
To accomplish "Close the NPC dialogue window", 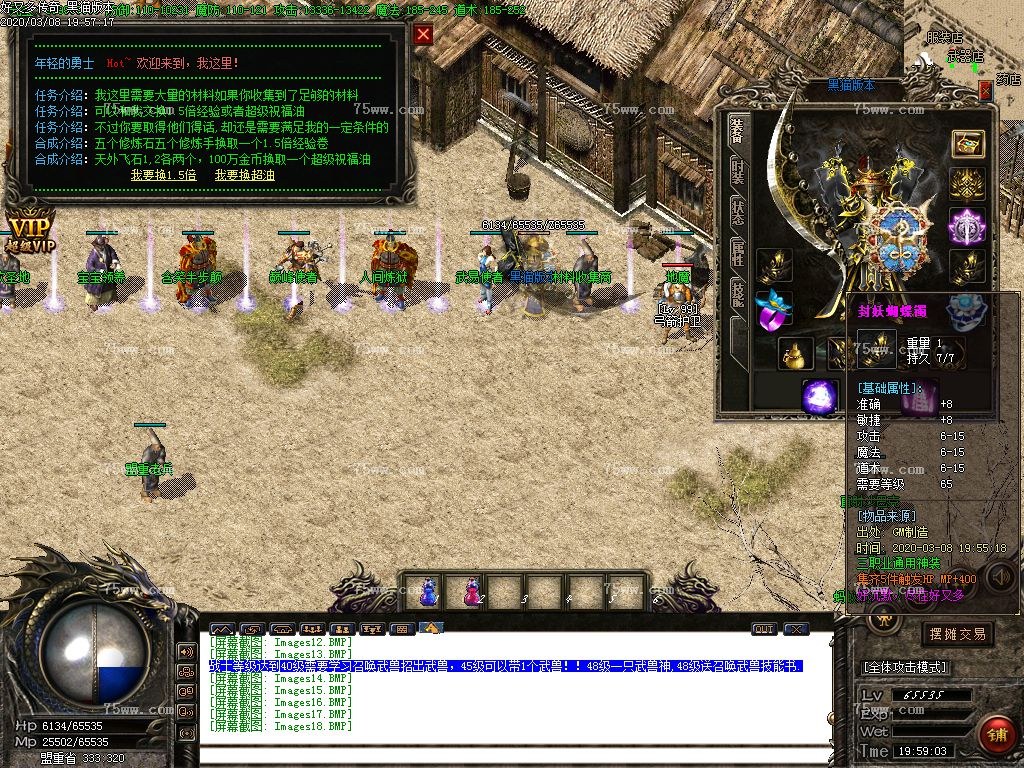I will tap(424, 35).
